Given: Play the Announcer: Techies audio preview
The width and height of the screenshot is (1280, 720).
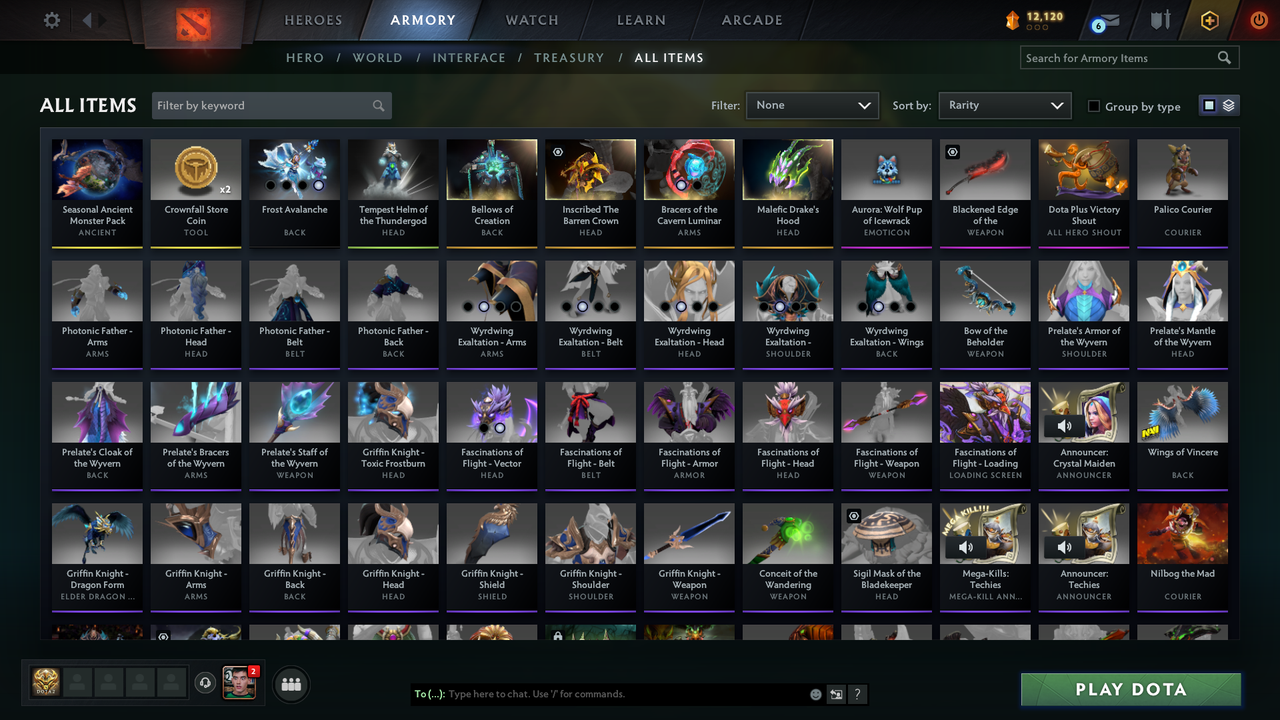Looking at the screenshot, I should (1063, 546).
